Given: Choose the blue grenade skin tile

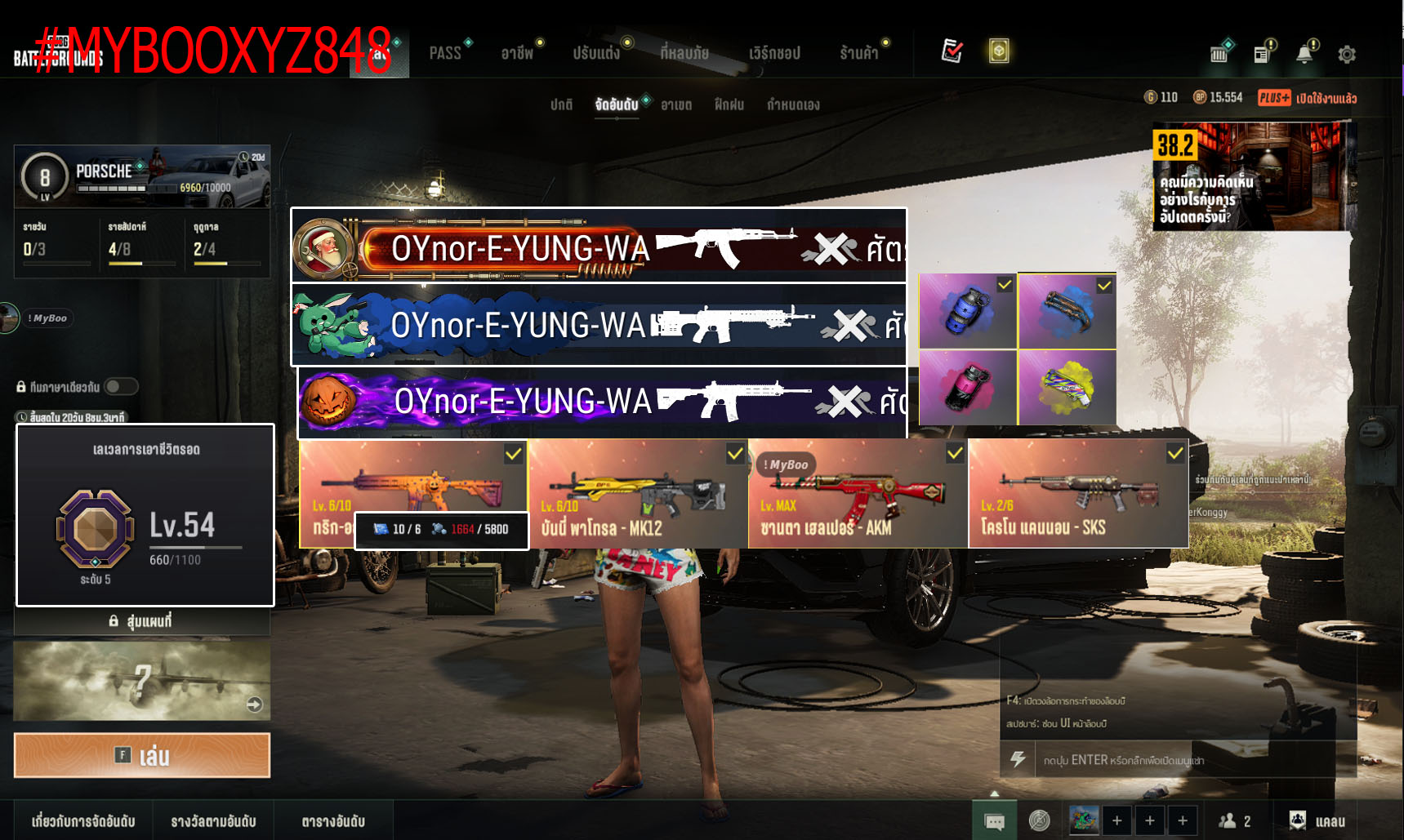Looking at the screenshot, I should pos(968,311).
